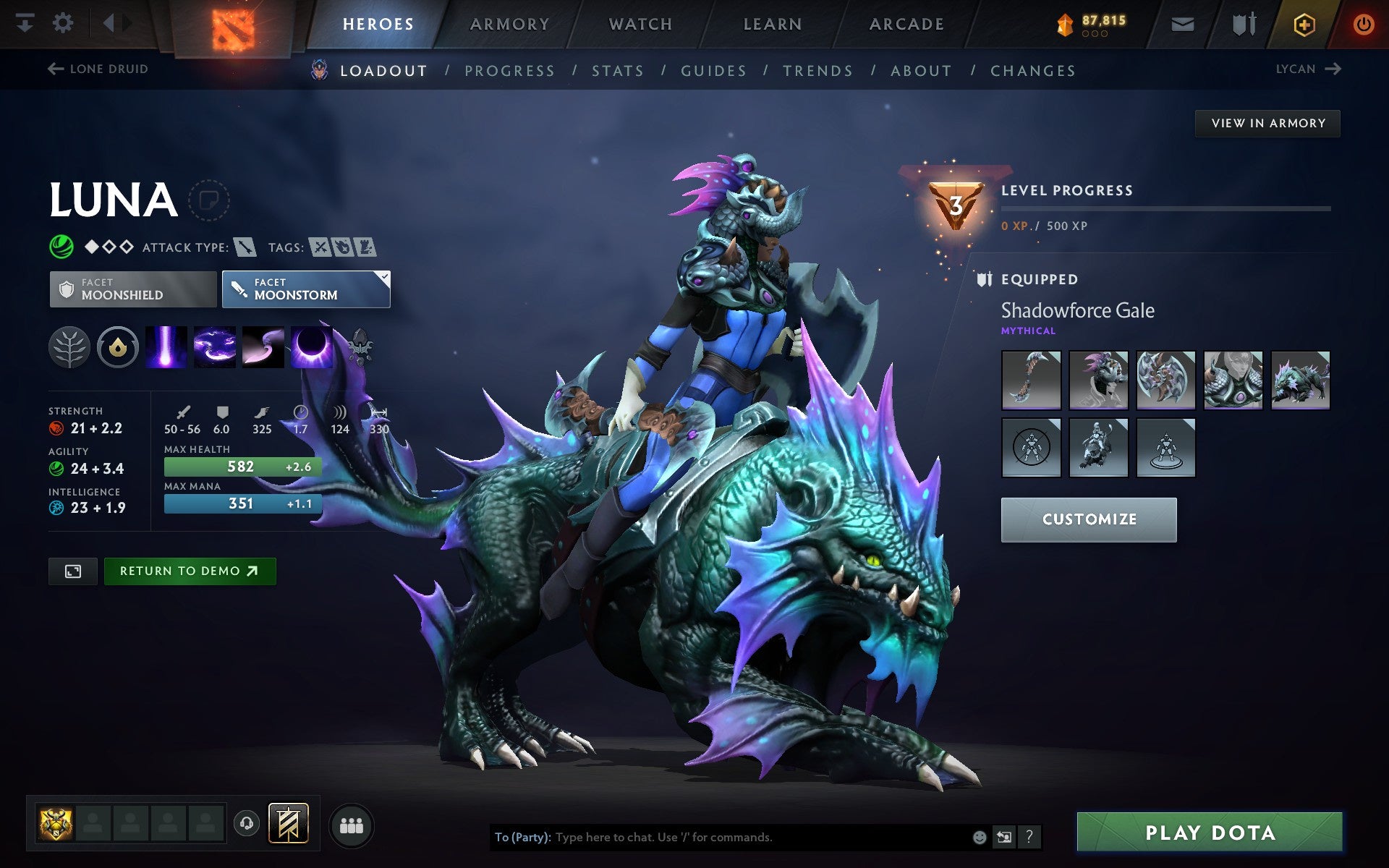Click RETURN TO DEMO

coord(190,571)
